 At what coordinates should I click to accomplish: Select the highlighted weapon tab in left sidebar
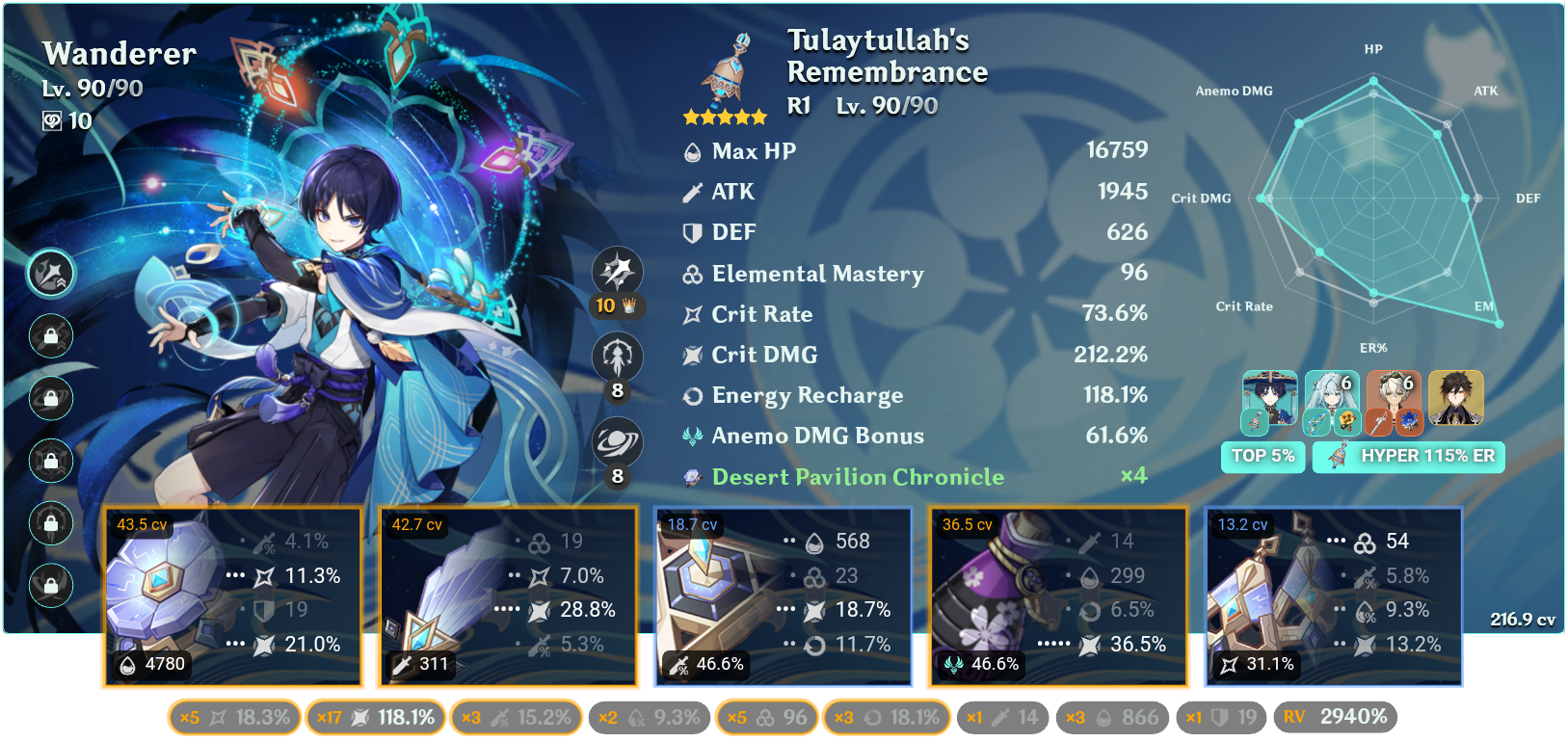50,274
